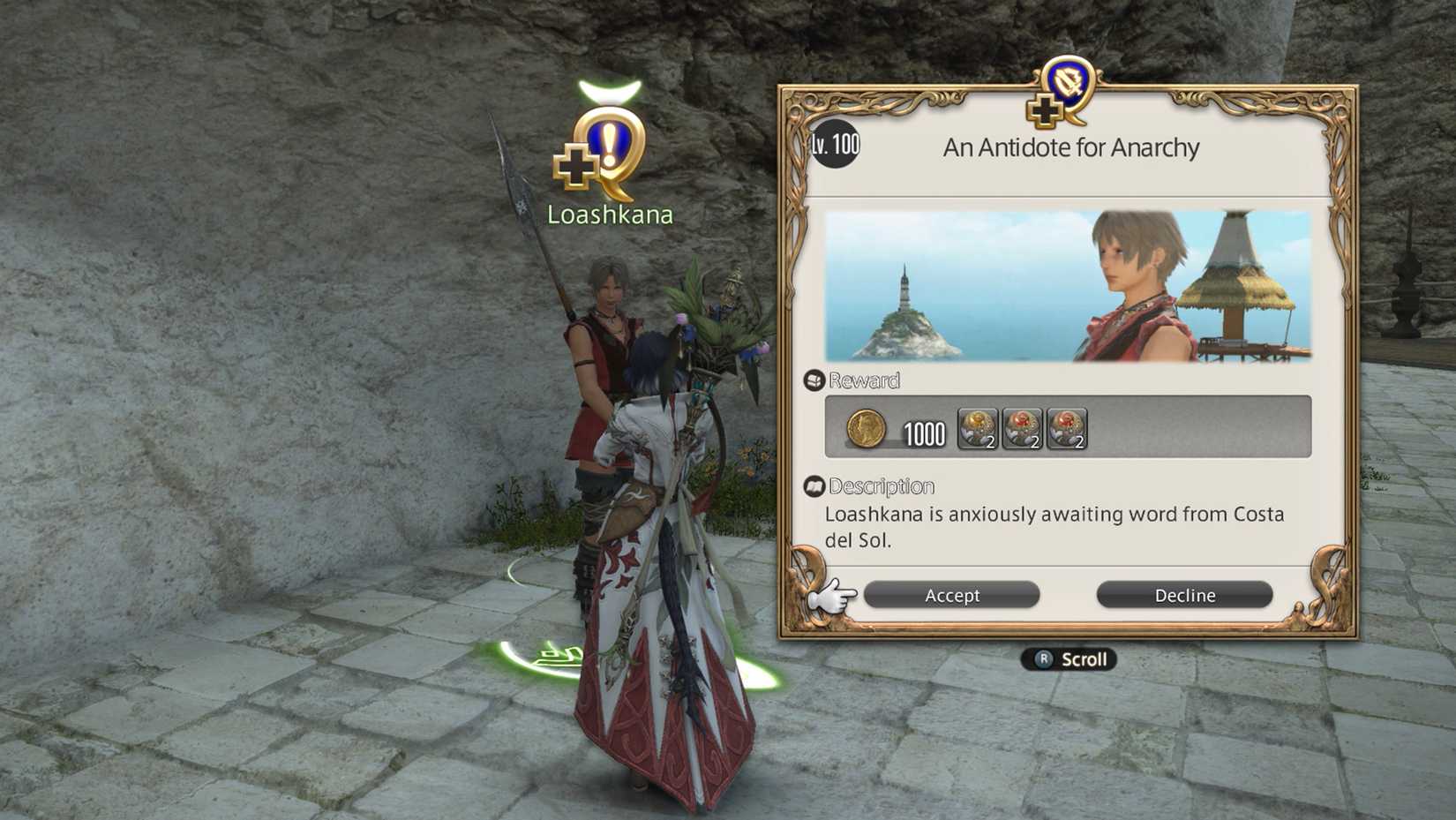Viewport: 1456px width, 820px height.
Task: Click the gil coin reward icon
Action: tap(867, 430)
